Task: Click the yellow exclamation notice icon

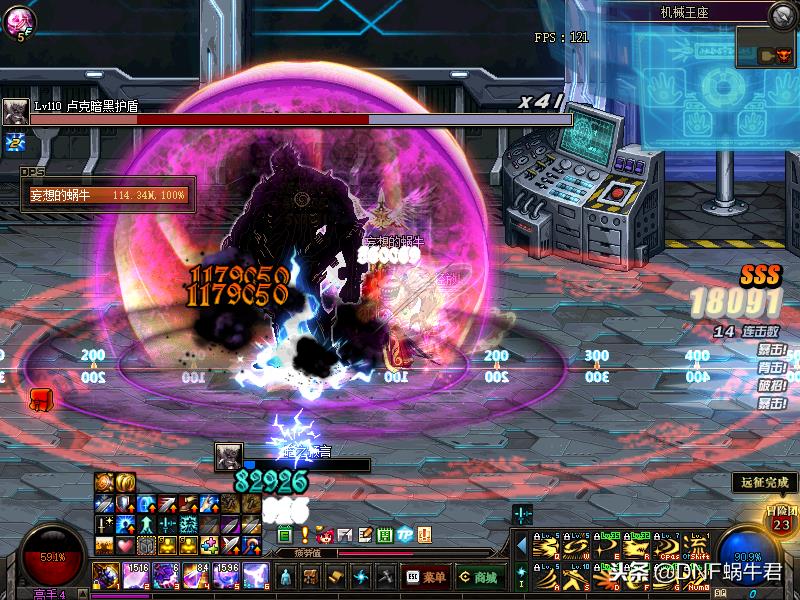Action: pos(305,536)
